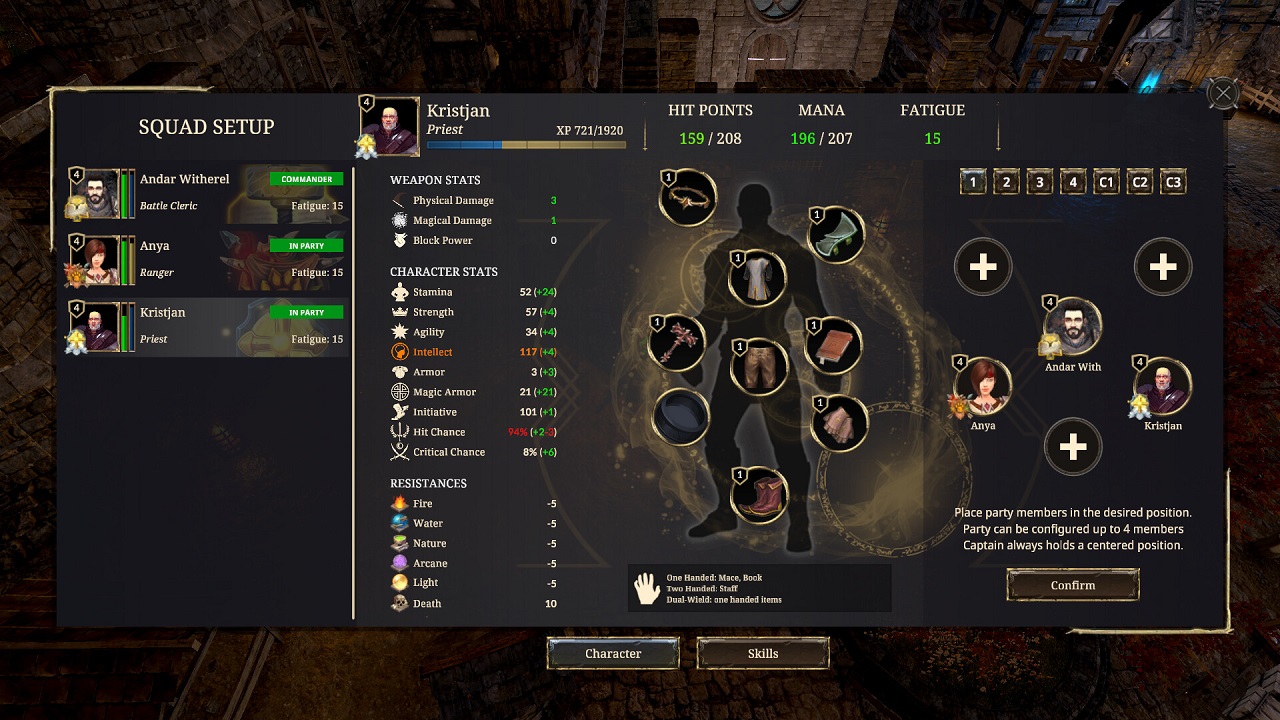The height and width of the screenshot is (720, 1280).
Task: Choose the trousers leg slot
Action: [759, 366]
